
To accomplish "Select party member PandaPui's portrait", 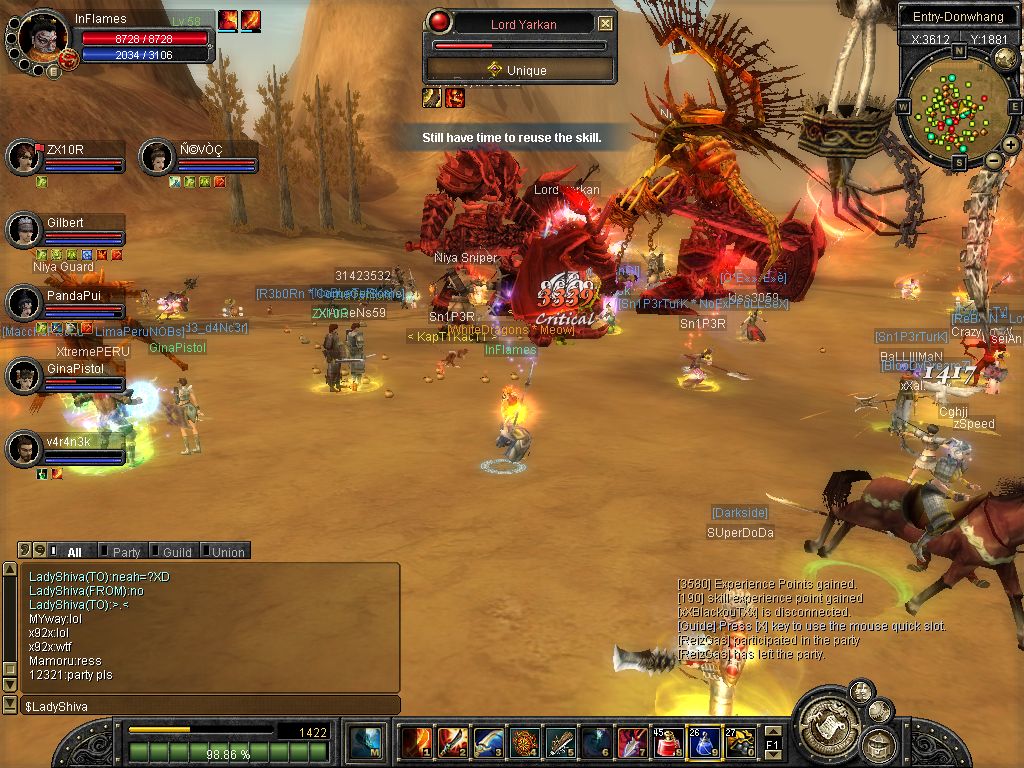I will [23, 303].
